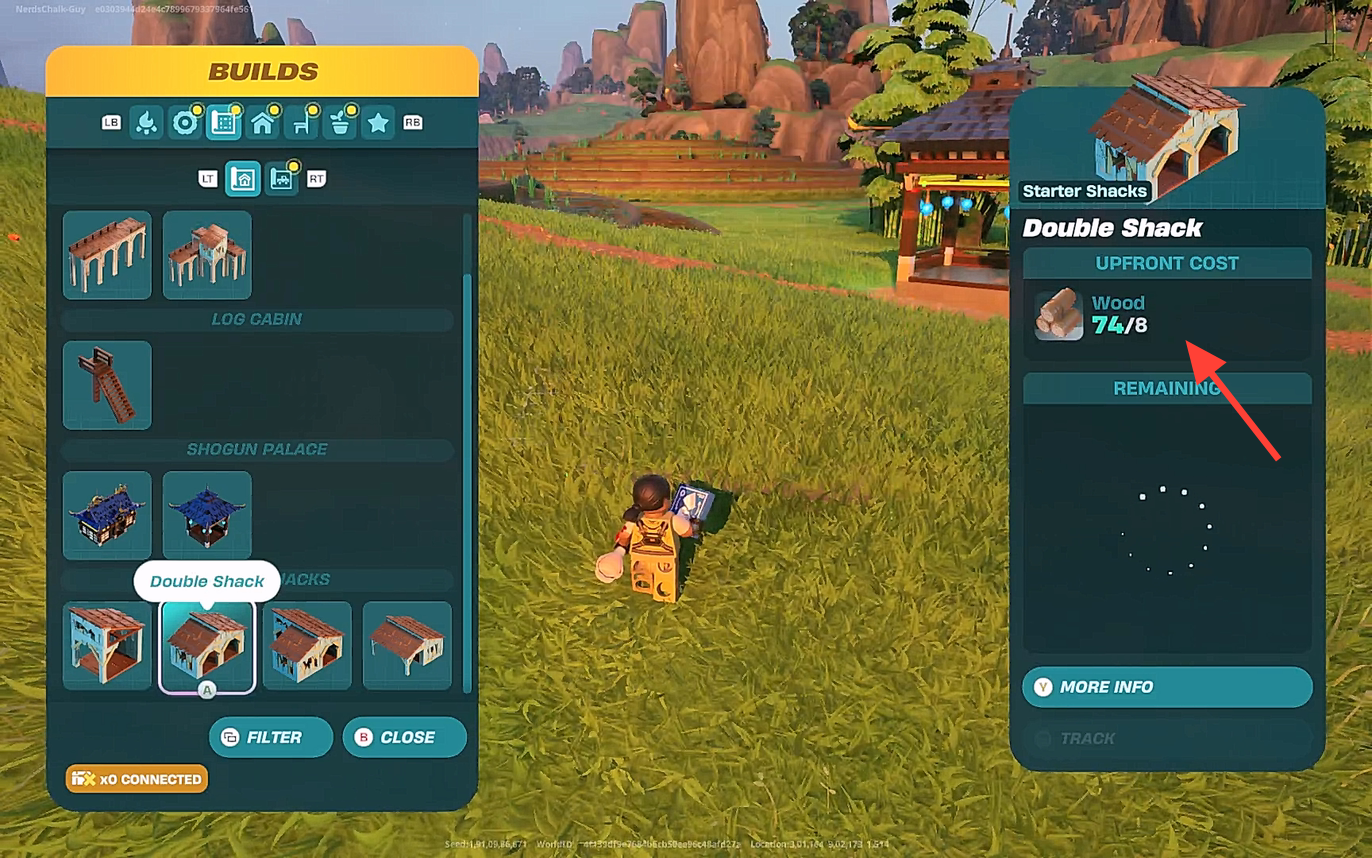Image resolution: width=1372 pixels, height=858 pixels.
Task: Switch to the house category tab
Action: (262, 123)
